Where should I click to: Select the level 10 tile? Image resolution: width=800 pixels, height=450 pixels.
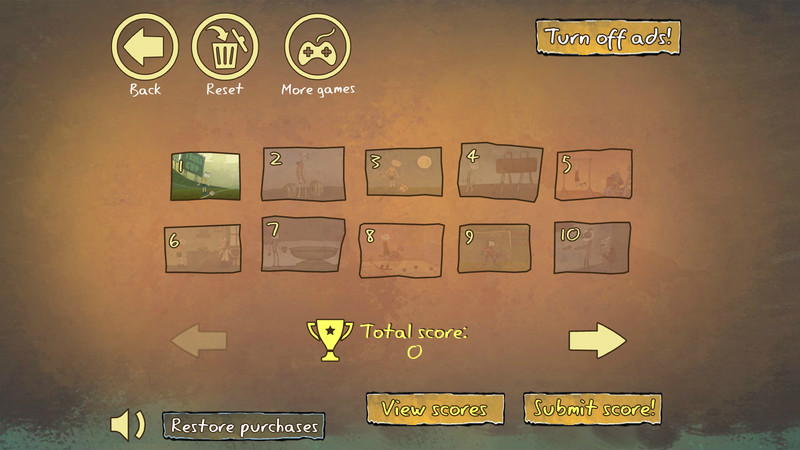click(x=593, y=247)
